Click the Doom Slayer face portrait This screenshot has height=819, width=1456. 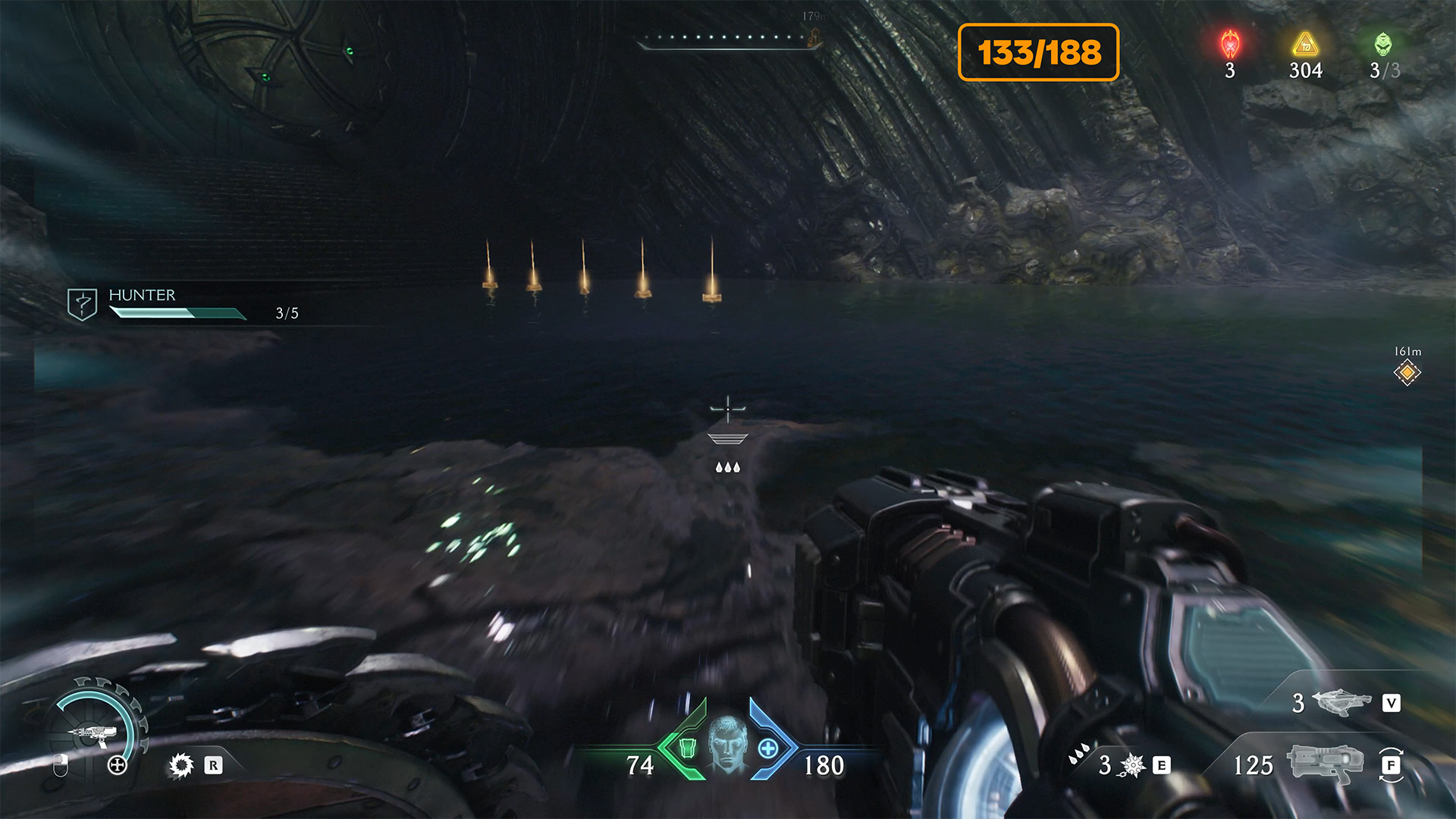point(728,744)
